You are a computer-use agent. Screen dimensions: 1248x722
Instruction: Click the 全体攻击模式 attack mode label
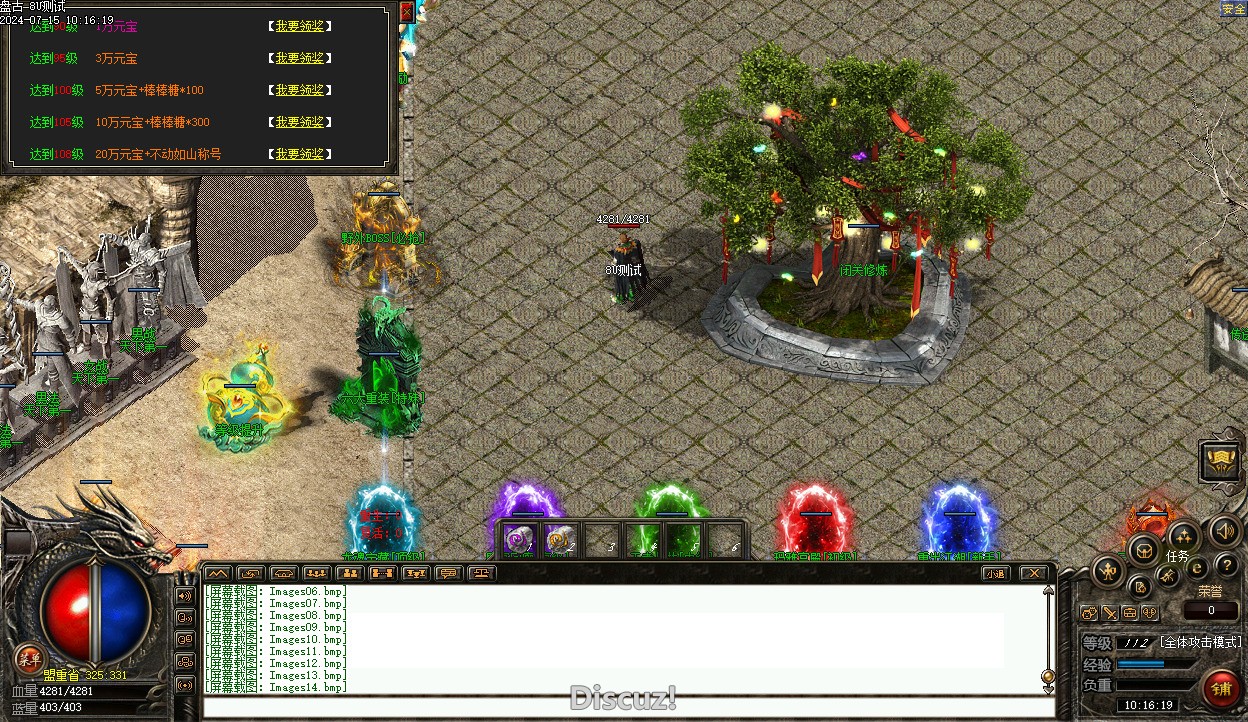click(1200, 642)
